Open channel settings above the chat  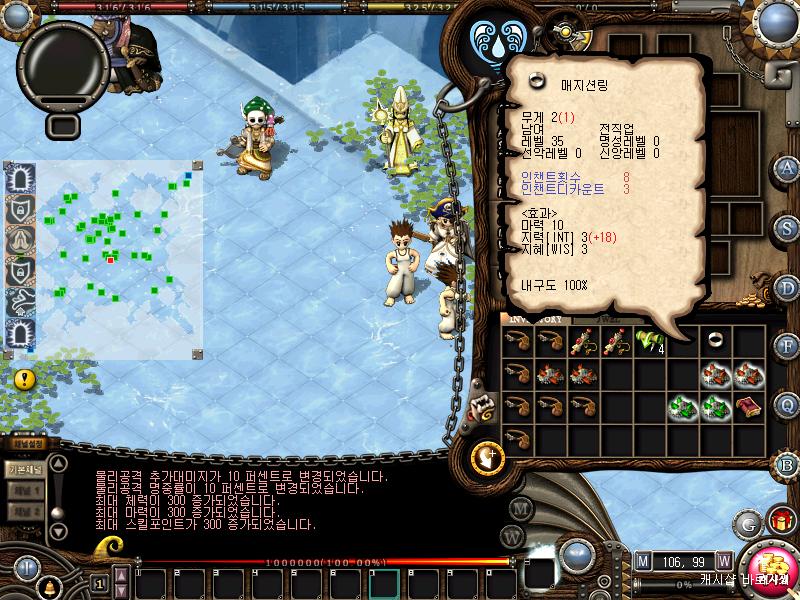24,444
